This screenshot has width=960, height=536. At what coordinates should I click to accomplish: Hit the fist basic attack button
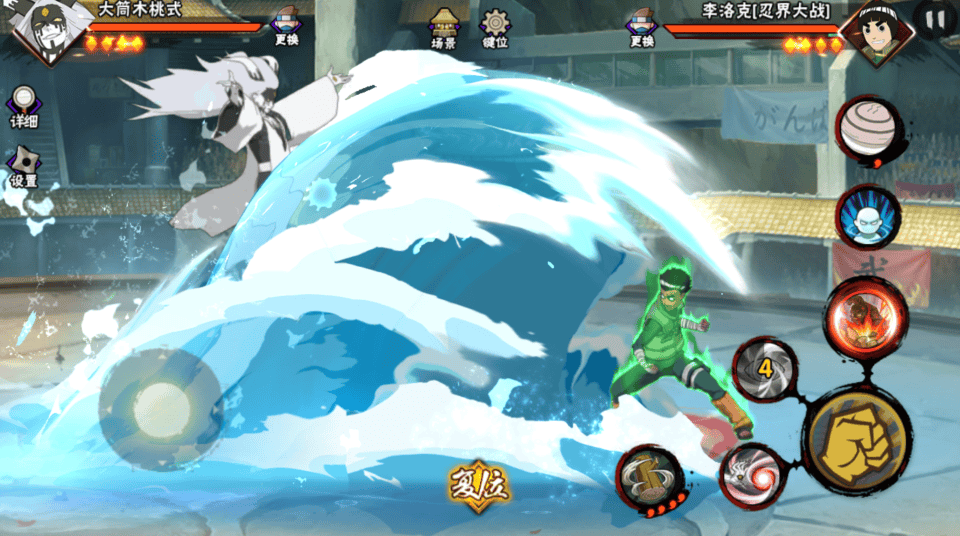point(858,438)
